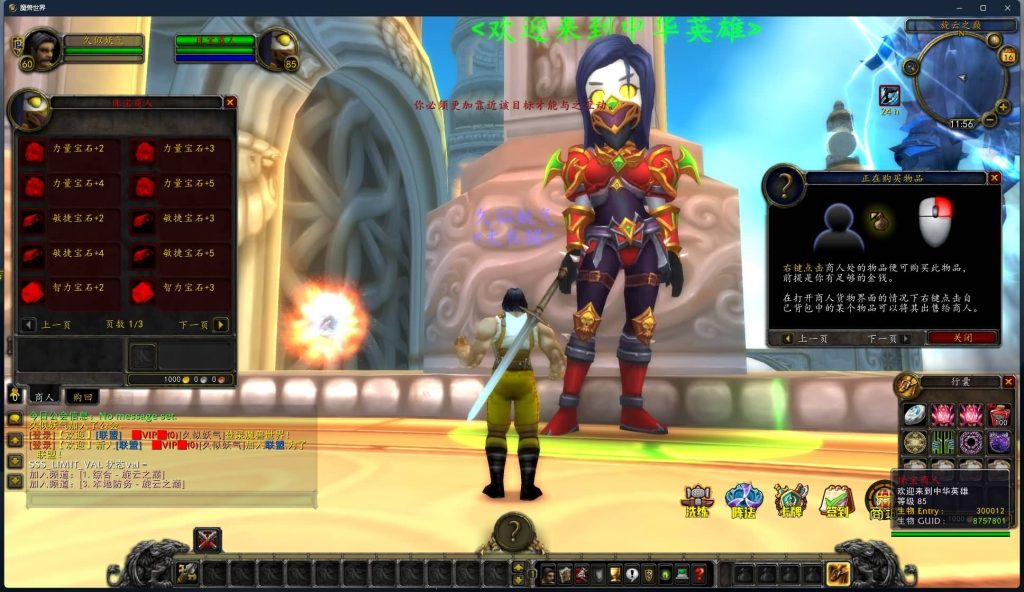Open the 卡牌 card feature
This screenshot has width=1024, height=592.
click(x=790, y=499)
